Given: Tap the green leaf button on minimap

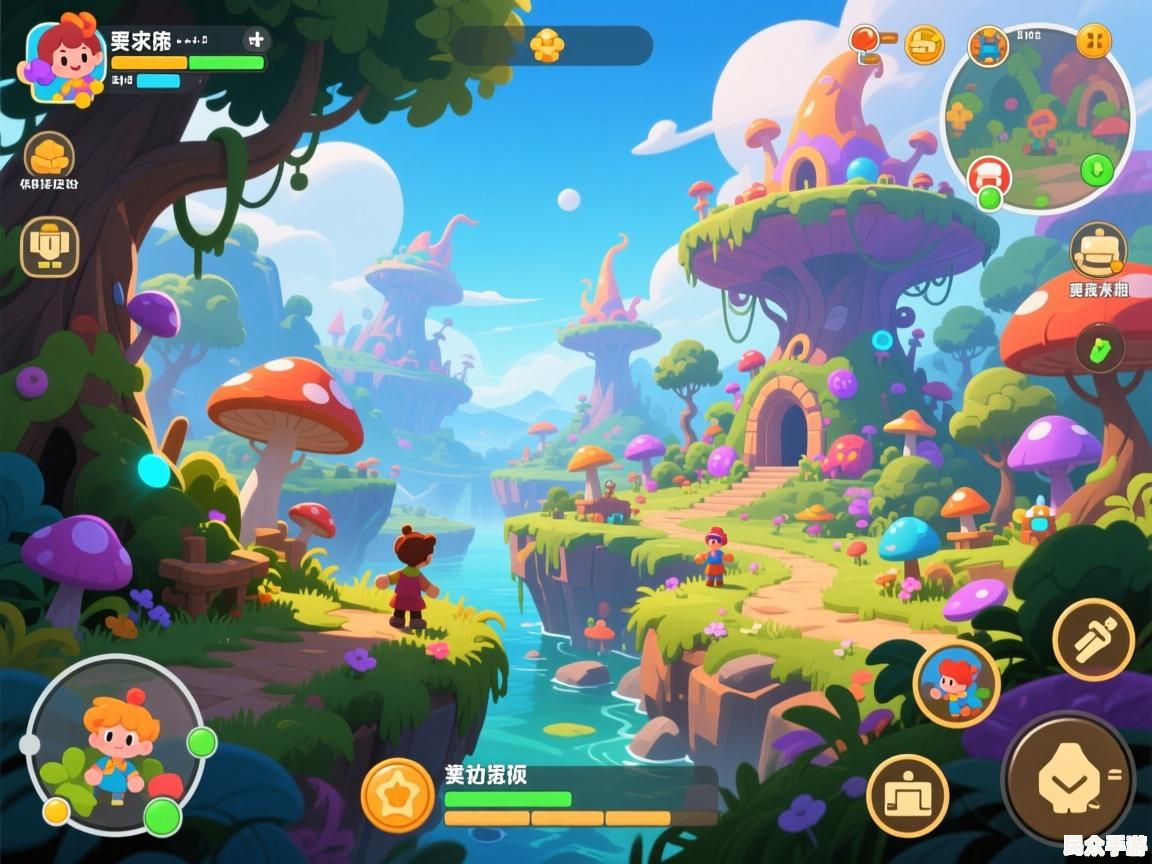Looking at the screenshot, I should (x=1097, y=169).
